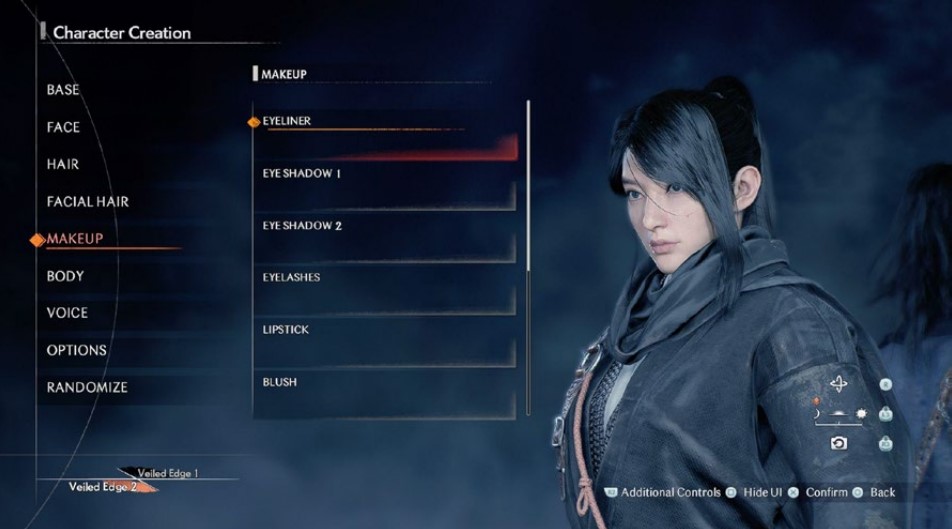
Task: Go to the Voice category
Action: click(x=67, y=313)
